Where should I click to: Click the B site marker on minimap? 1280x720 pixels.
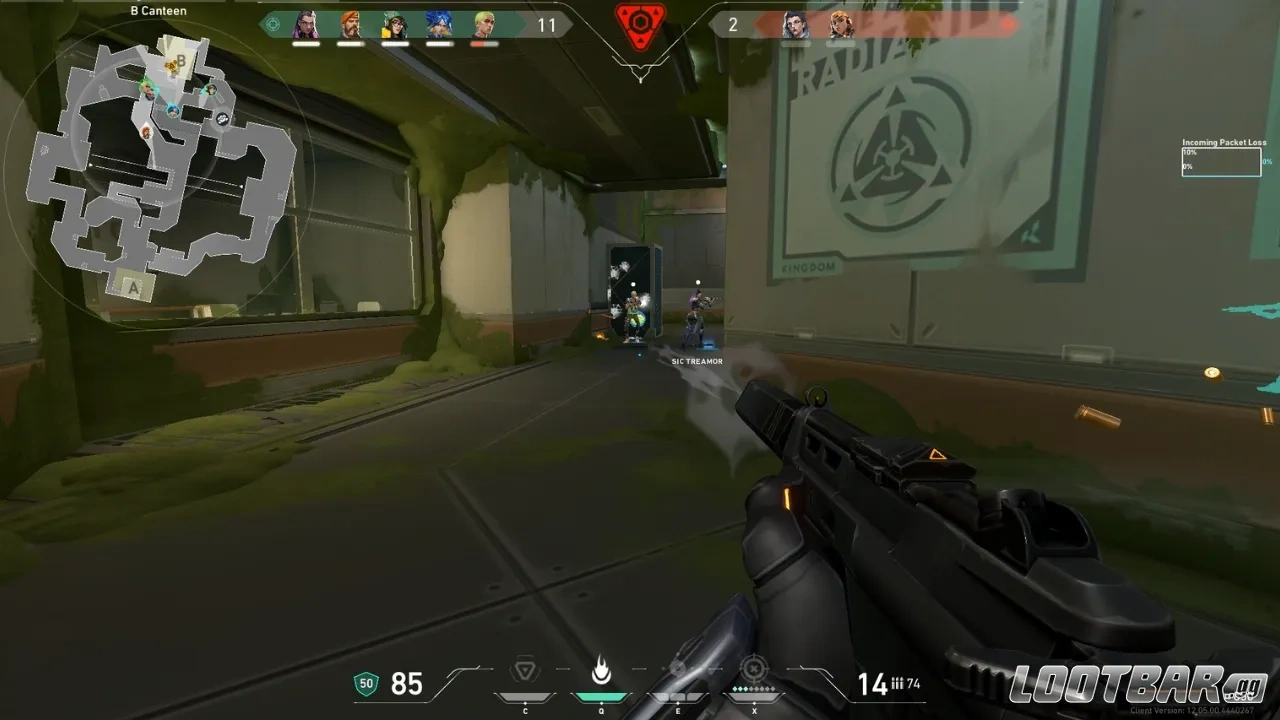click(181, 63)
